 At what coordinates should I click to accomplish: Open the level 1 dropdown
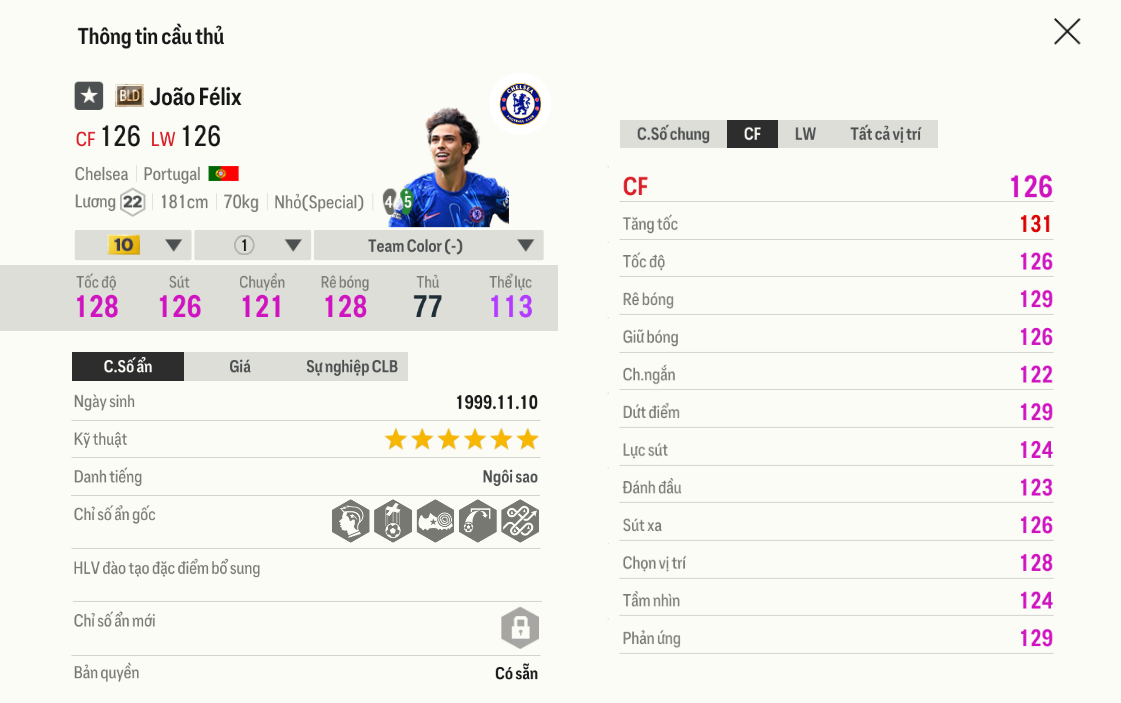(x=253, y=246)
